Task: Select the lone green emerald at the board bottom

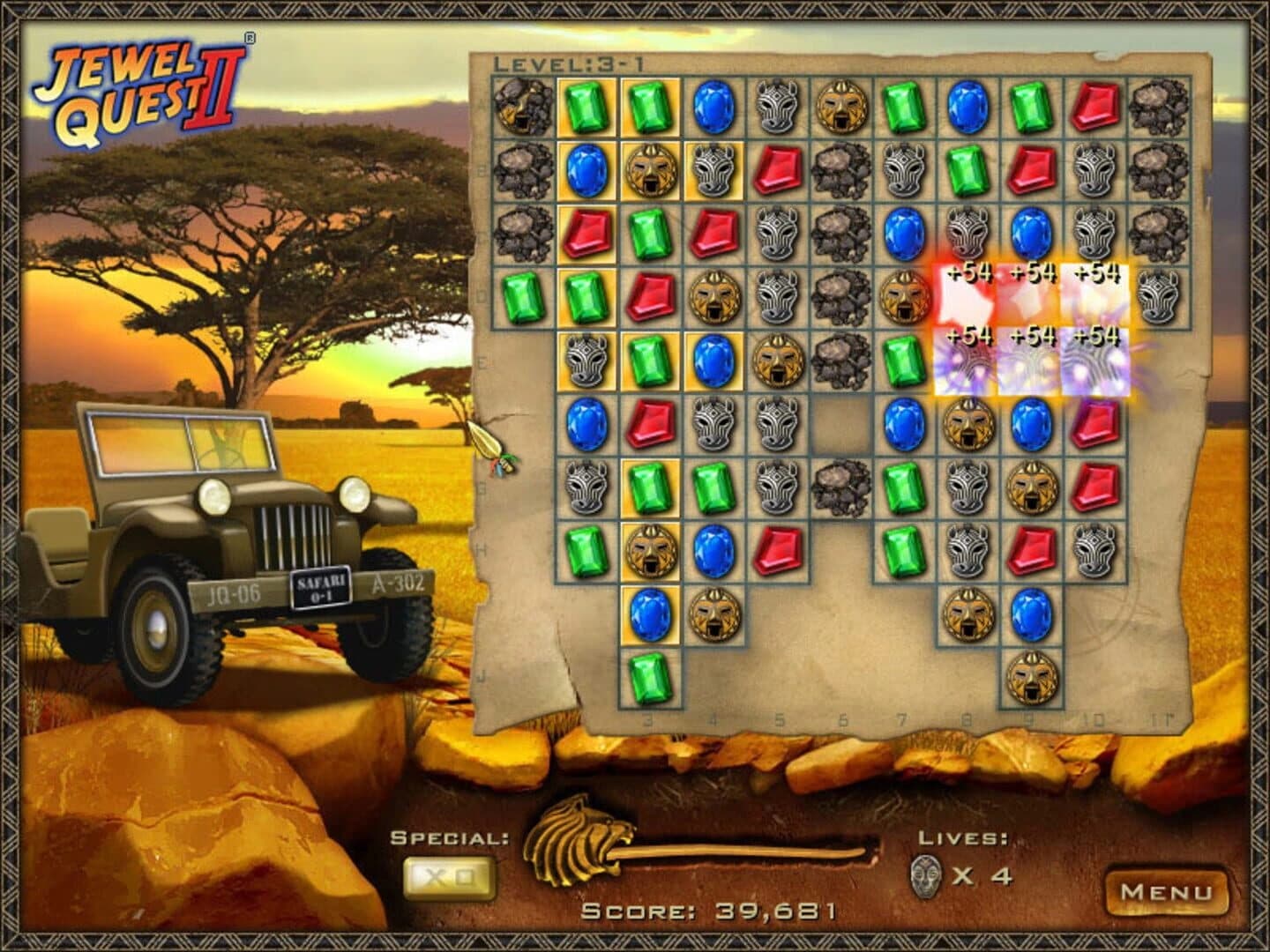Action: tap(649, 674)
